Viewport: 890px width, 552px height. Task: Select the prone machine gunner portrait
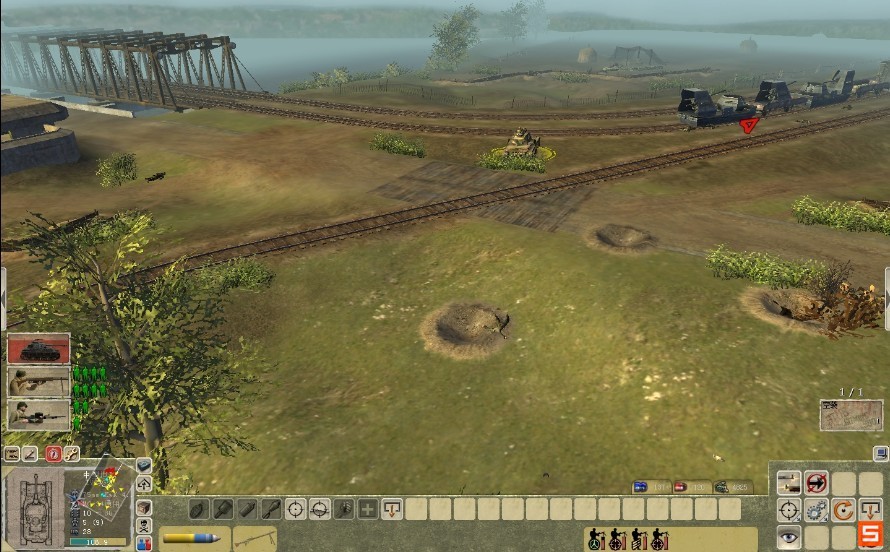click(x=39, y=414)
